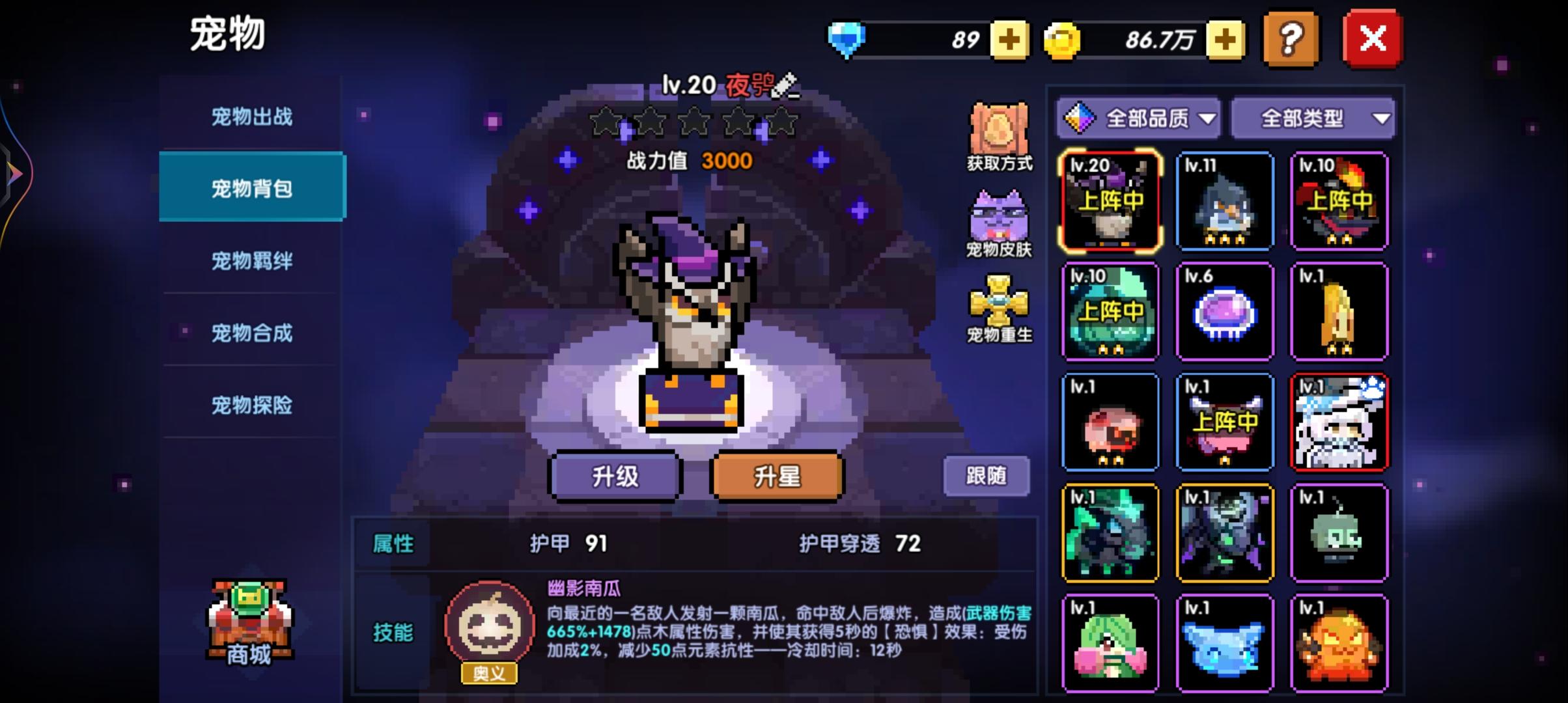Expand the 全部类型 type filter dropdown
Image resolution: width=1568 pixels, height=703 pixels.
tap(1312, 118)
